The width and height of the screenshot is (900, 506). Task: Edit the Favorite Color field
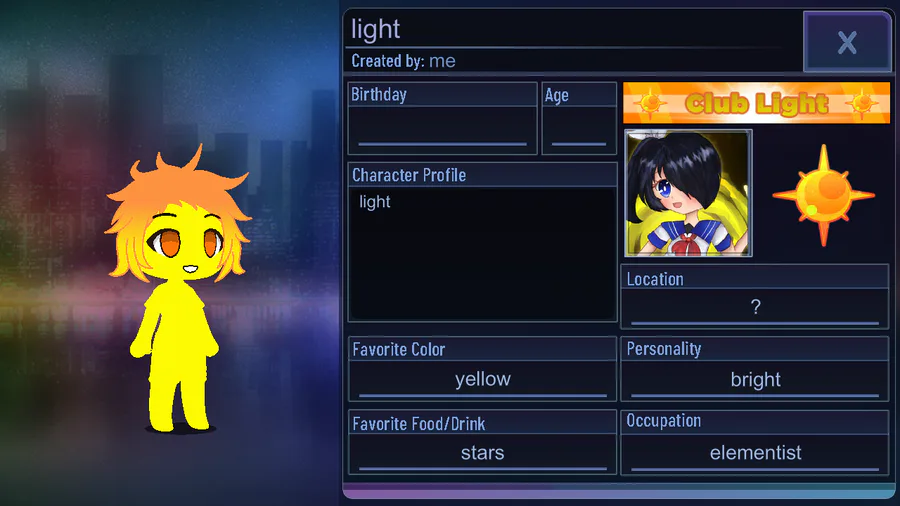tap(482, 380)
